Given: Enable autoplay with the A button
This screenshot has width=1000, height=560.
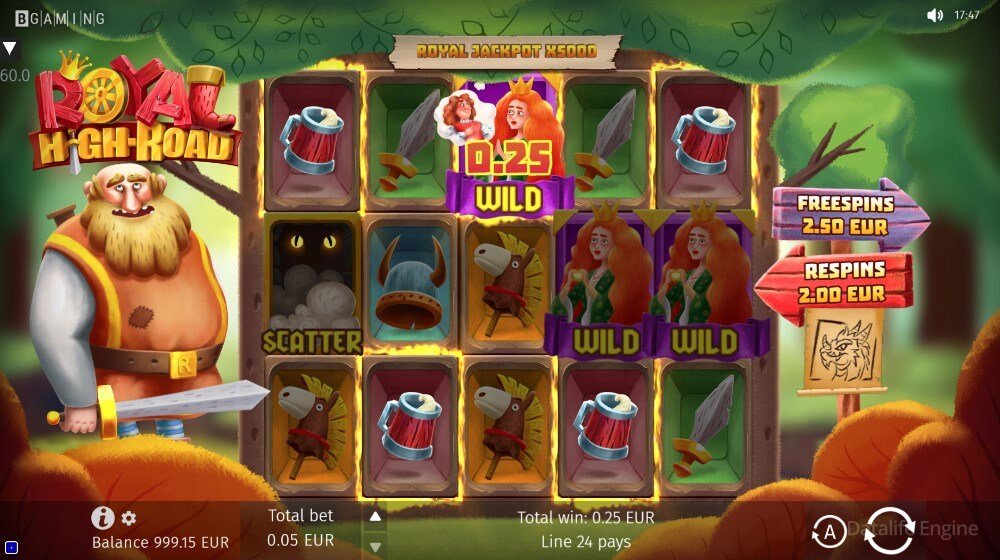Looking at the screenshot, I should [x=828, y=529].
